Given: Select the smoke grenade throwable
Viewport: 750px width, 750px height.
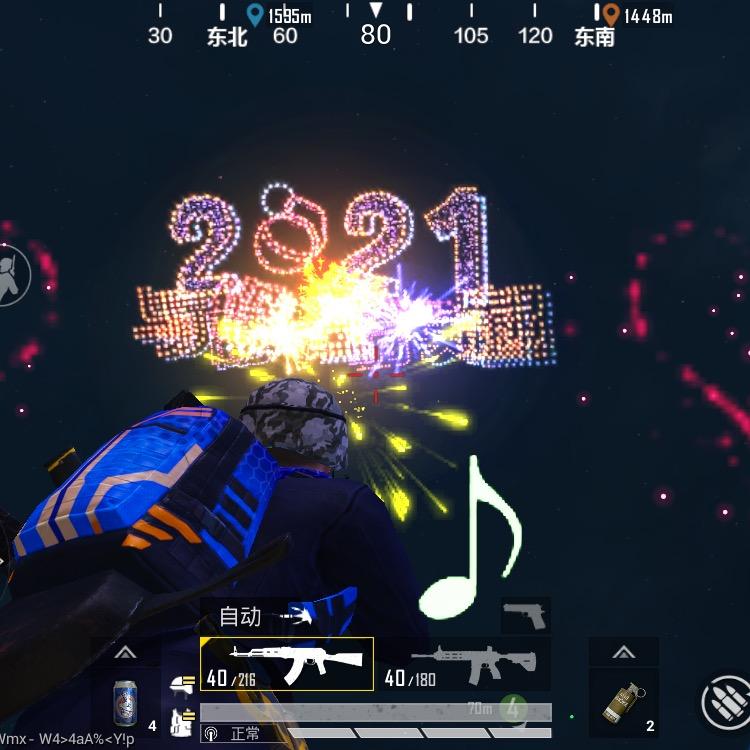Looking at the screenshot, I should point(623,702).
